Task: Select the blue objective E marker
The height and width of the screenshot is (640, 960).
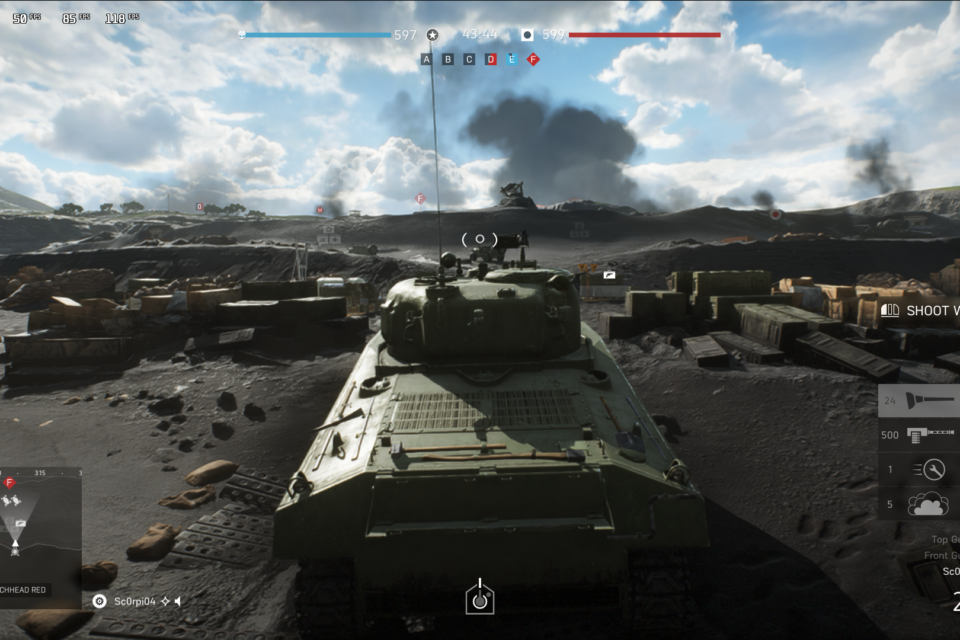Action: coord(512,59)
